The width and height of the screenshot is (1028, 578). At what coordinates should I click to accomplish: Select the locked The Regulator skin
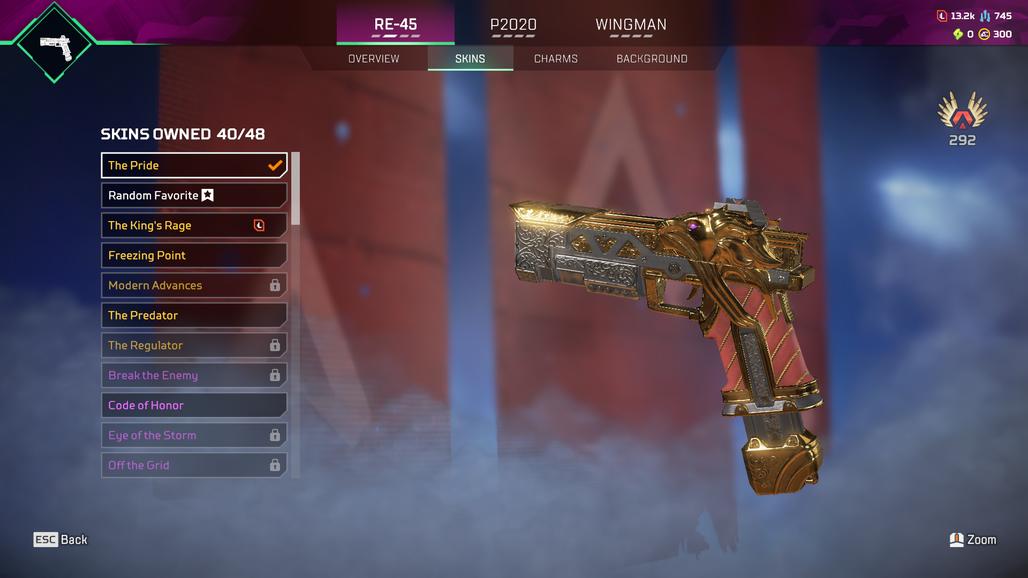[x=194, y=345]
